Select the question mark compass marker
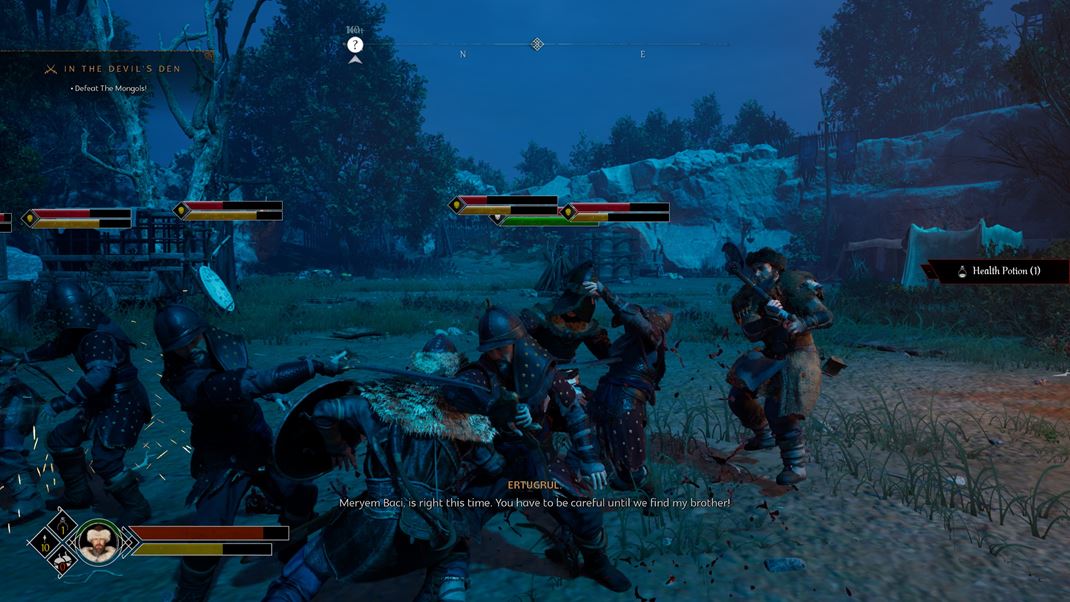The height and width of the screenshot is (602, 1070). 355,45
